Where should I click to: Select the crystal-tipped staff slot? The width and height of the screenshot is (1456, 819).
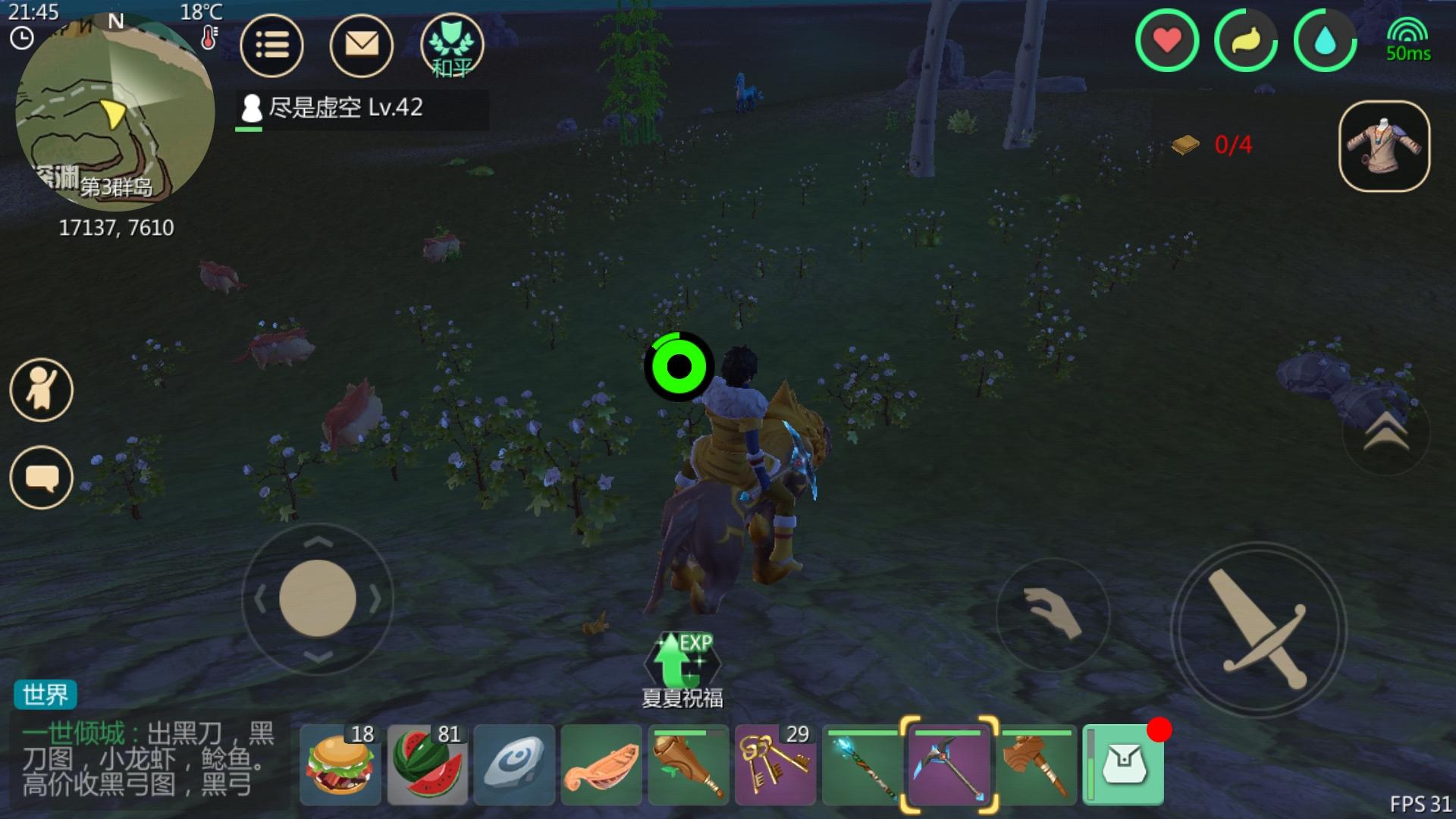click(x=862, y=765)
